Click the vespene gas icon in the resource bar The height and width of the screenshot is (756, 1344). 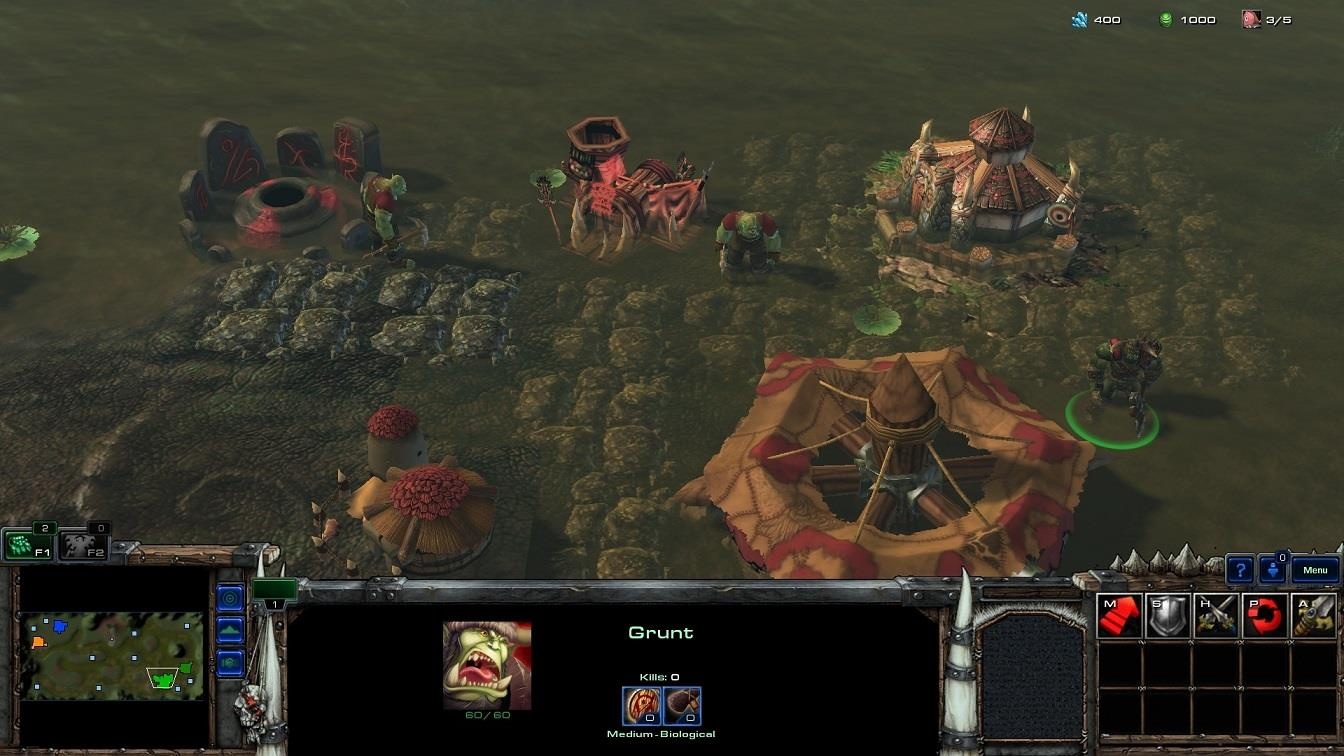(x=1168, y=18)
